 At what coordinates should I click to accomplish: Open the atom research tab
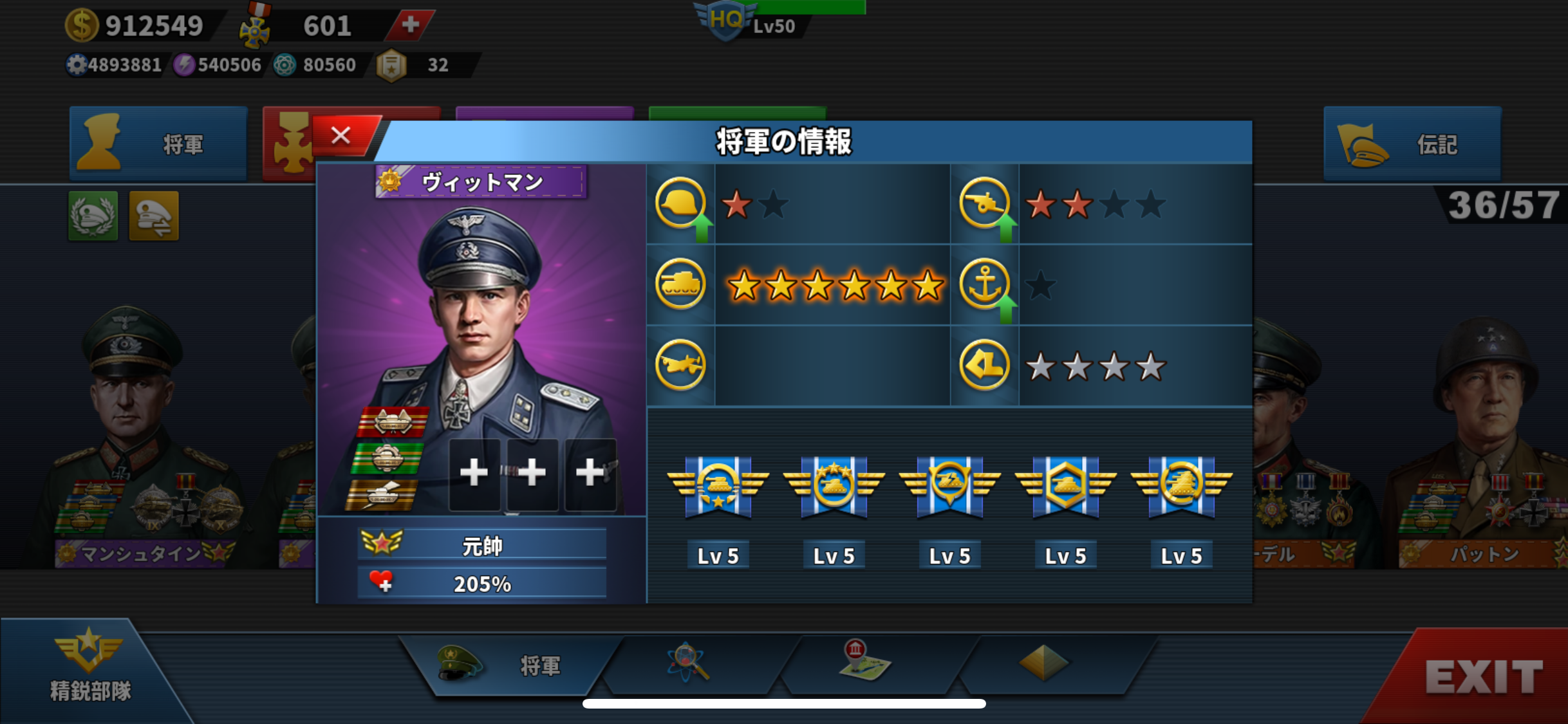(689, 663)
